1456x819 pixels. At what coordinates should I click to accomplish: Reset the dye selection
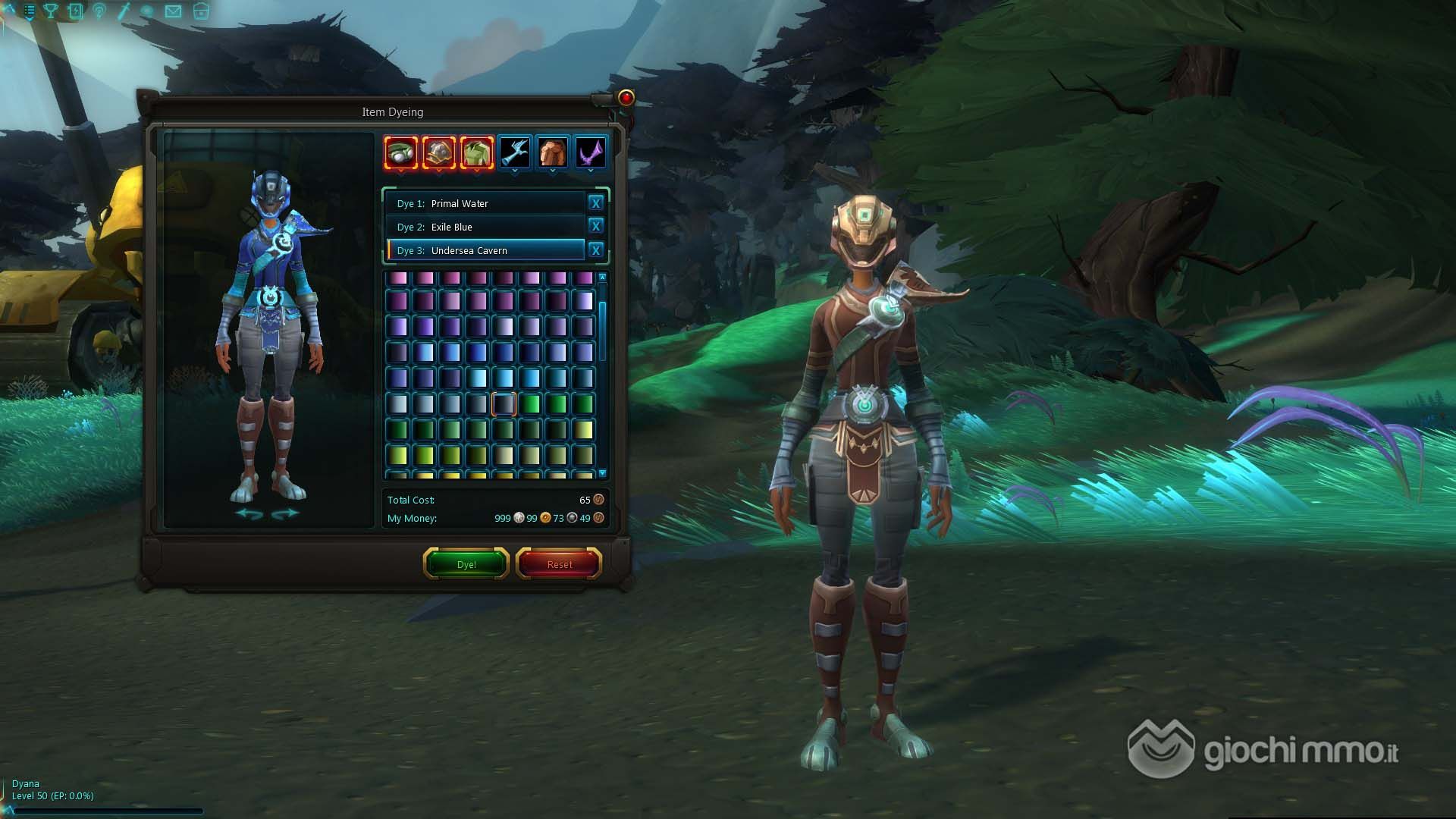point(559,564)
